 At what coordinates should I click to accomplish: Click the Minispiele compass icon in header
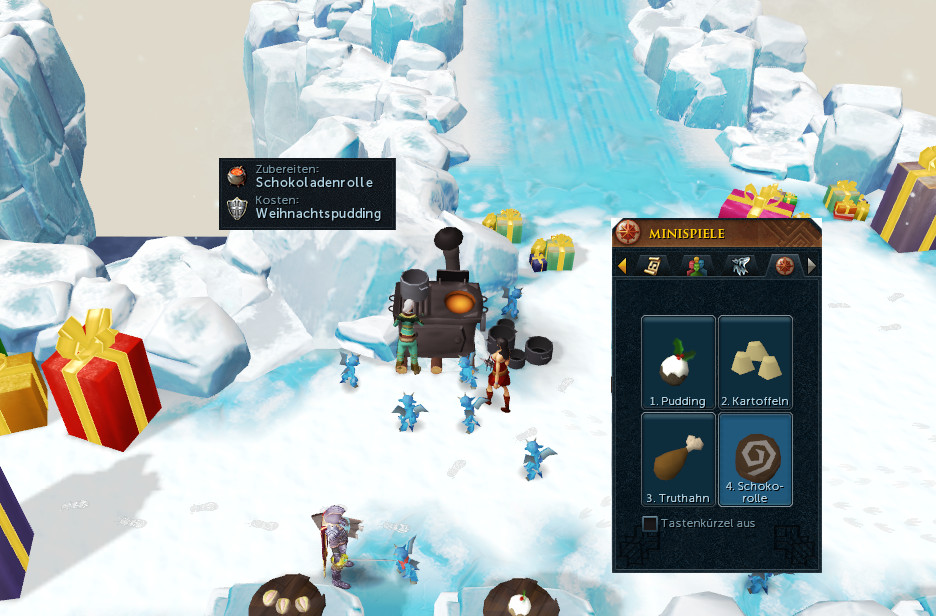629,233
